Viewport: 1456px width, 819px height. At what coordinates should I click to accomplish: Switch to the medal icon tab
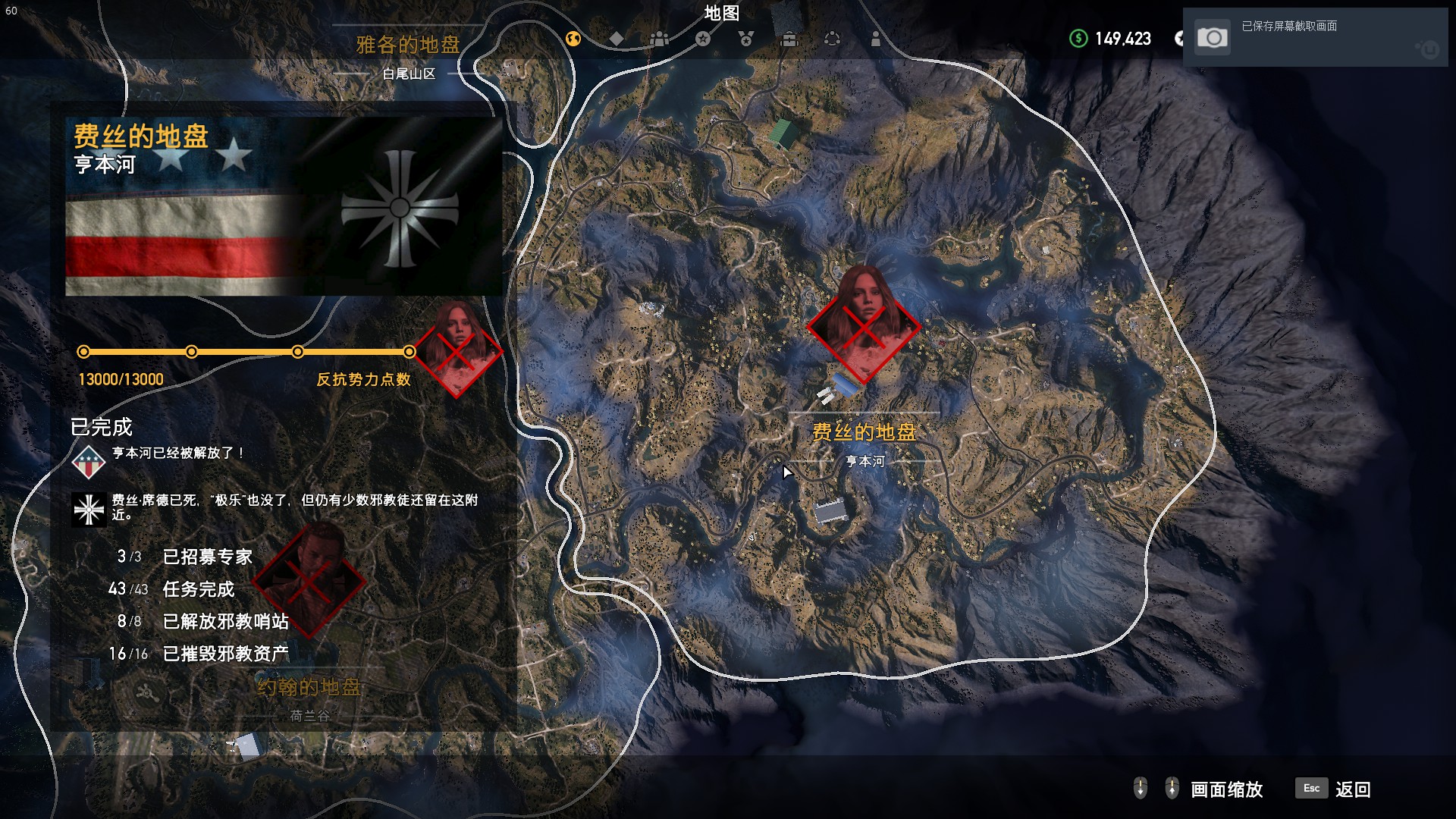(x=746, y=39)
